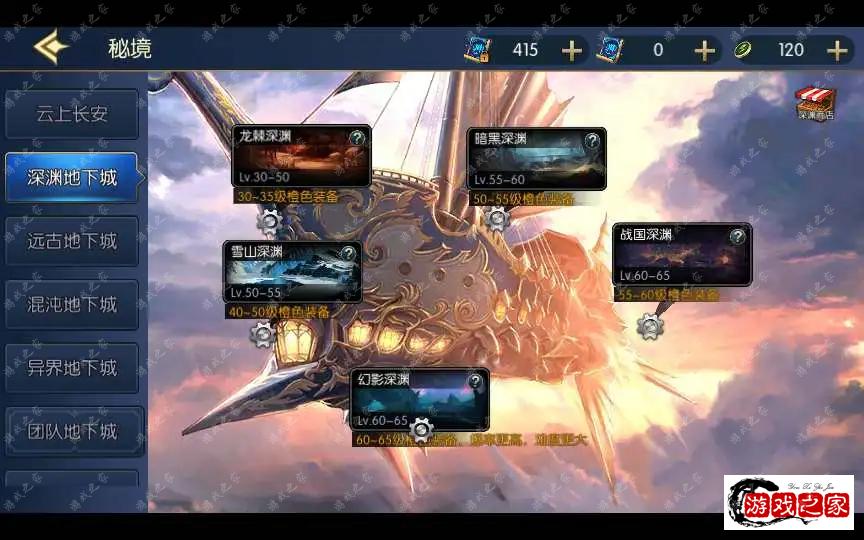Image resolution: width=864 pixels, height=540 pixels.
Task: Switch to the 混沌地下城 tab
Action: pos(72,304)
